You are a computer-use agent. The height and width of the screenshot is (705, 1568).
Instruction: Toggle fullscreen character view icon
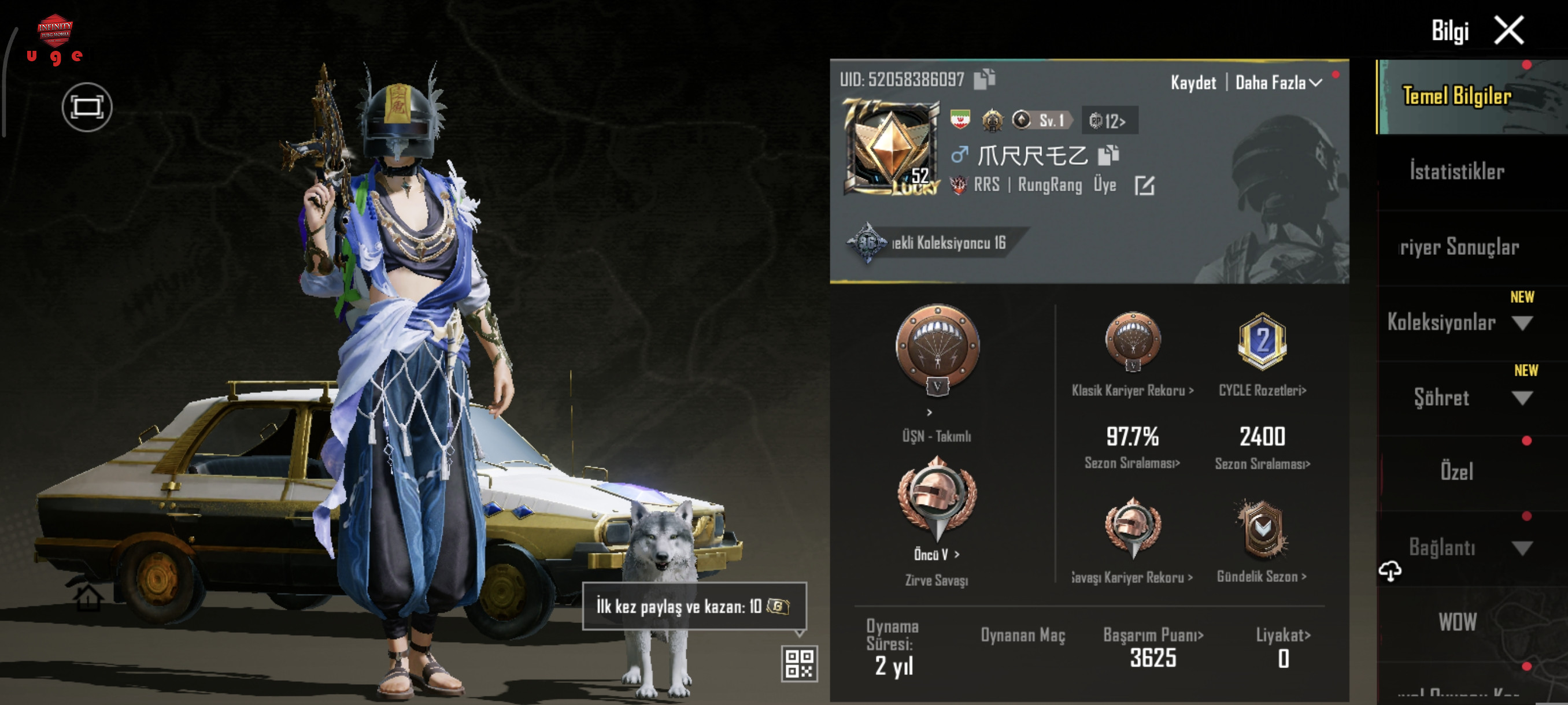[x=86, y=107]
